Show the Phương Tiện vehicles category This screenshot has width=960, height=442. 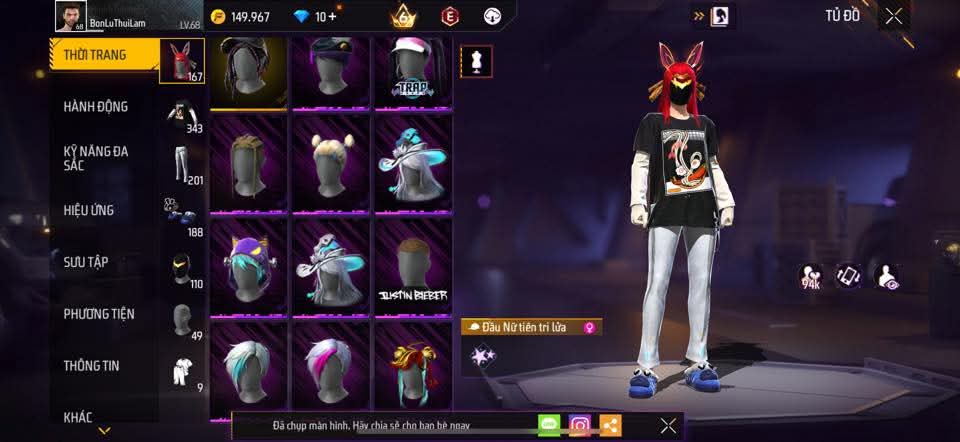click(99, 314)
